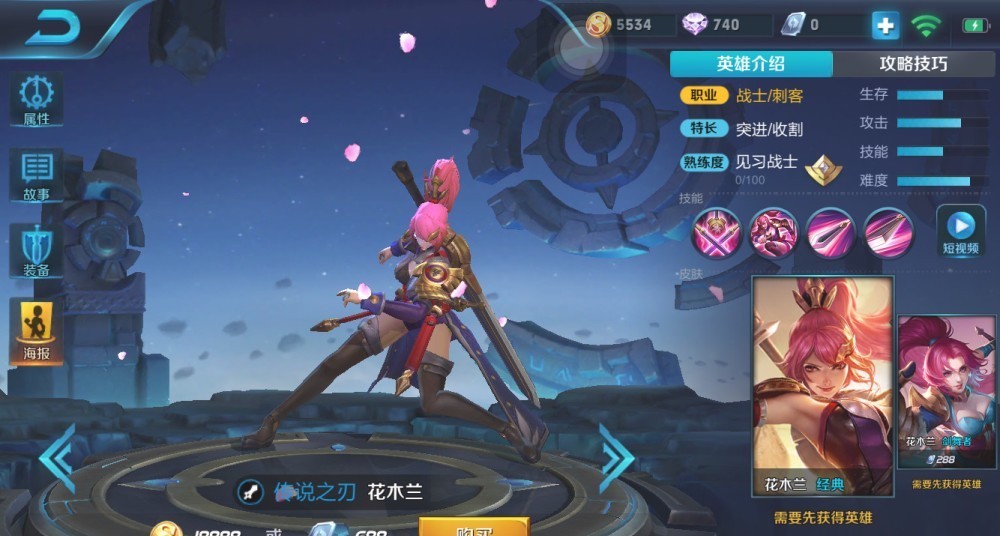Go back using the top-left arrow

52,29
